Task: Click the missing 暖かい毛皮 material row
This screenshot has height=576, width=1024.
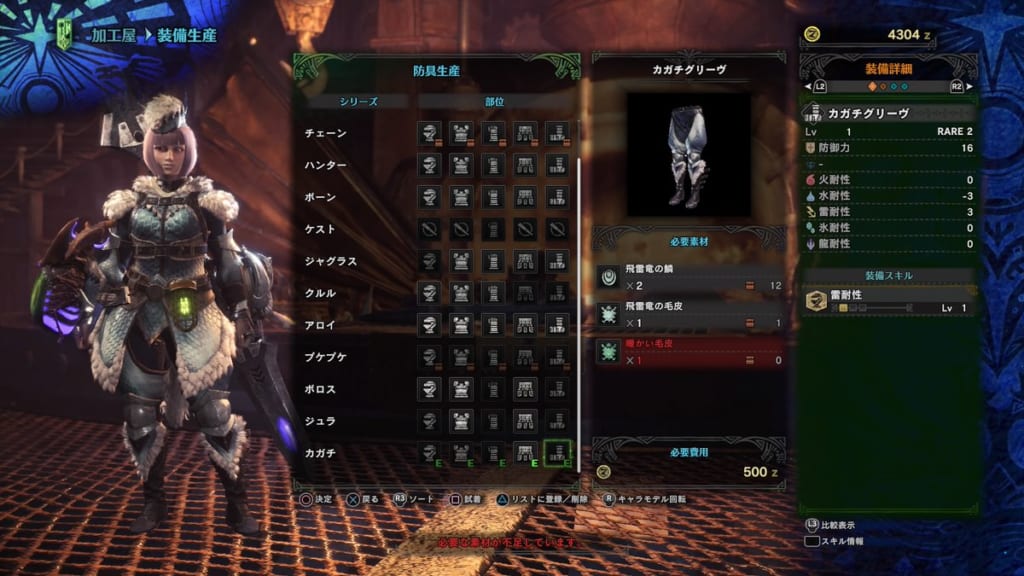Action: click(x=688, y=351)
